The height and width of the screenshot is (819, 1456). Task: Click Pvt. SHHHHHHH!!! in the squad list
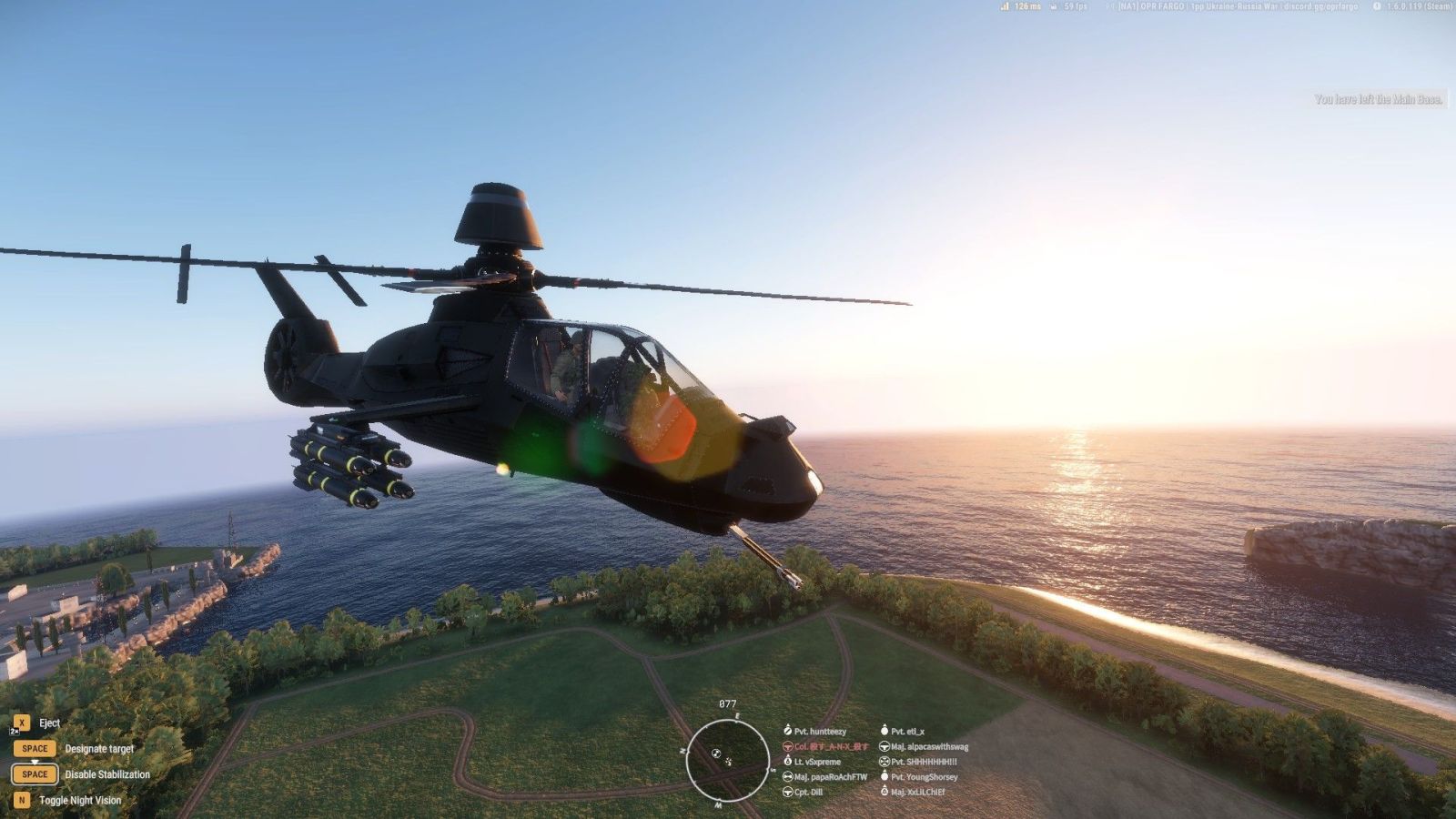click(923, 762)
